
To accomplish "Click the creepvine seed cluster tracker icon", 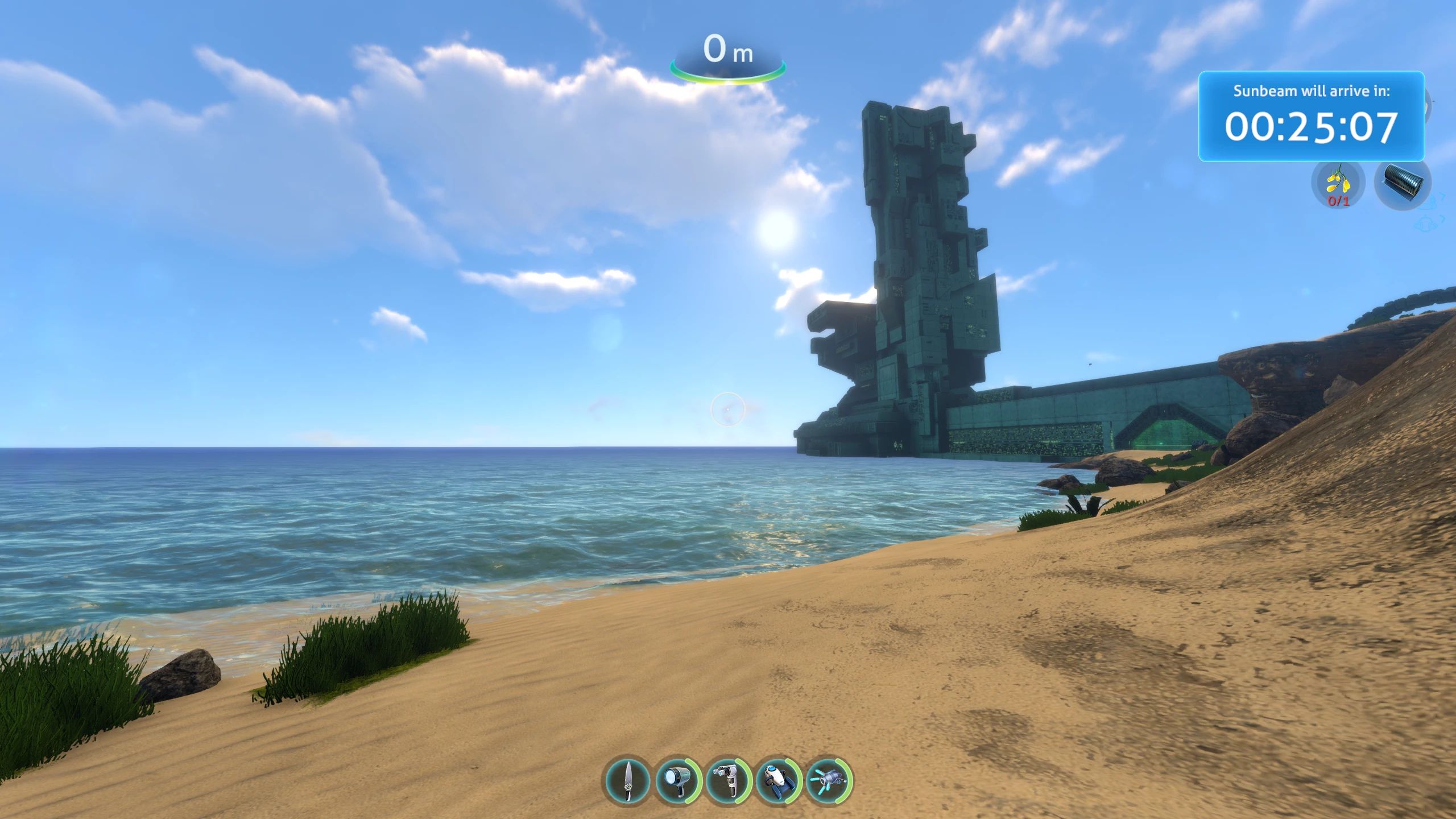I will (1338, 183).
